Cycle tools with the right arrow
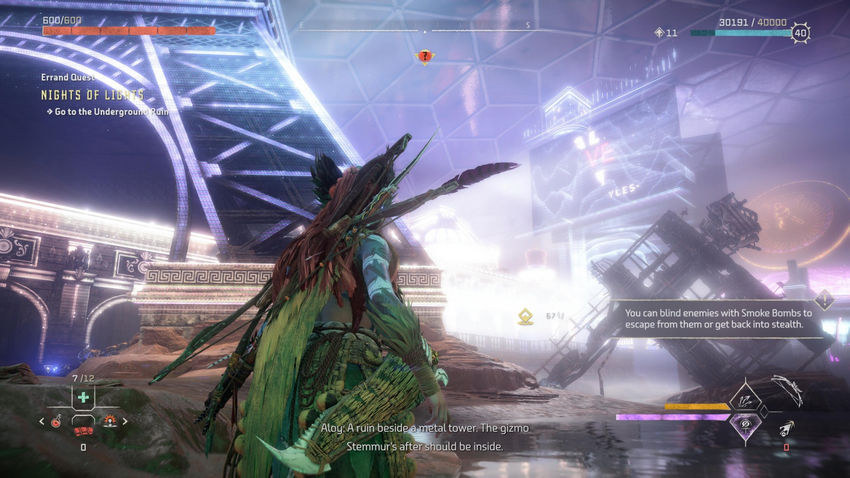850x478 pixels. pyautogui.click(x=125, y=421)
